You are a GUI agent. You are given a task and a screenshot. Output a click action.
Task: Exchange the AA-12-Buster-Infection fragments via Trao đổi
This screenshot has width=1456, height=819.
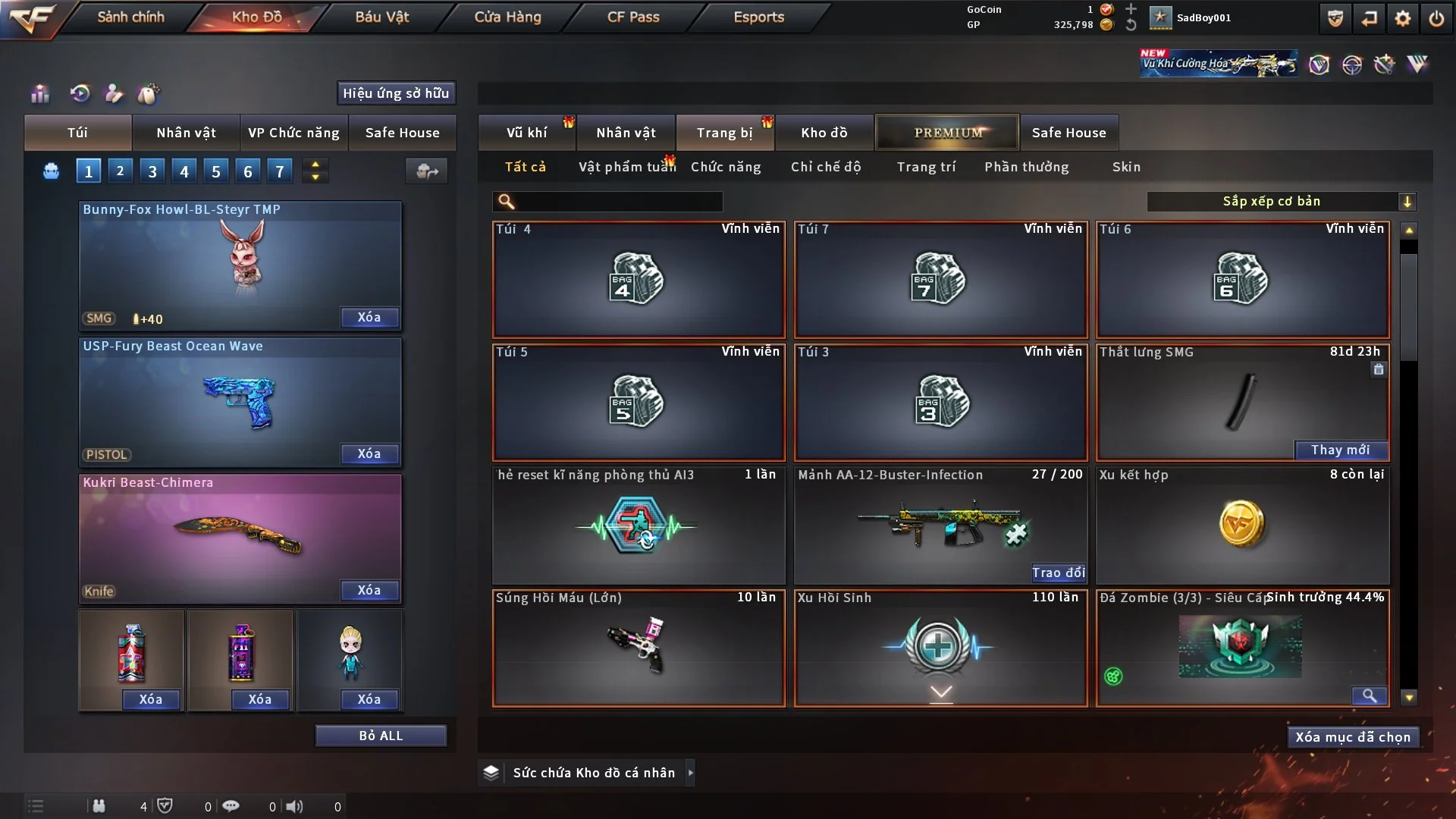coord(1058,573)
